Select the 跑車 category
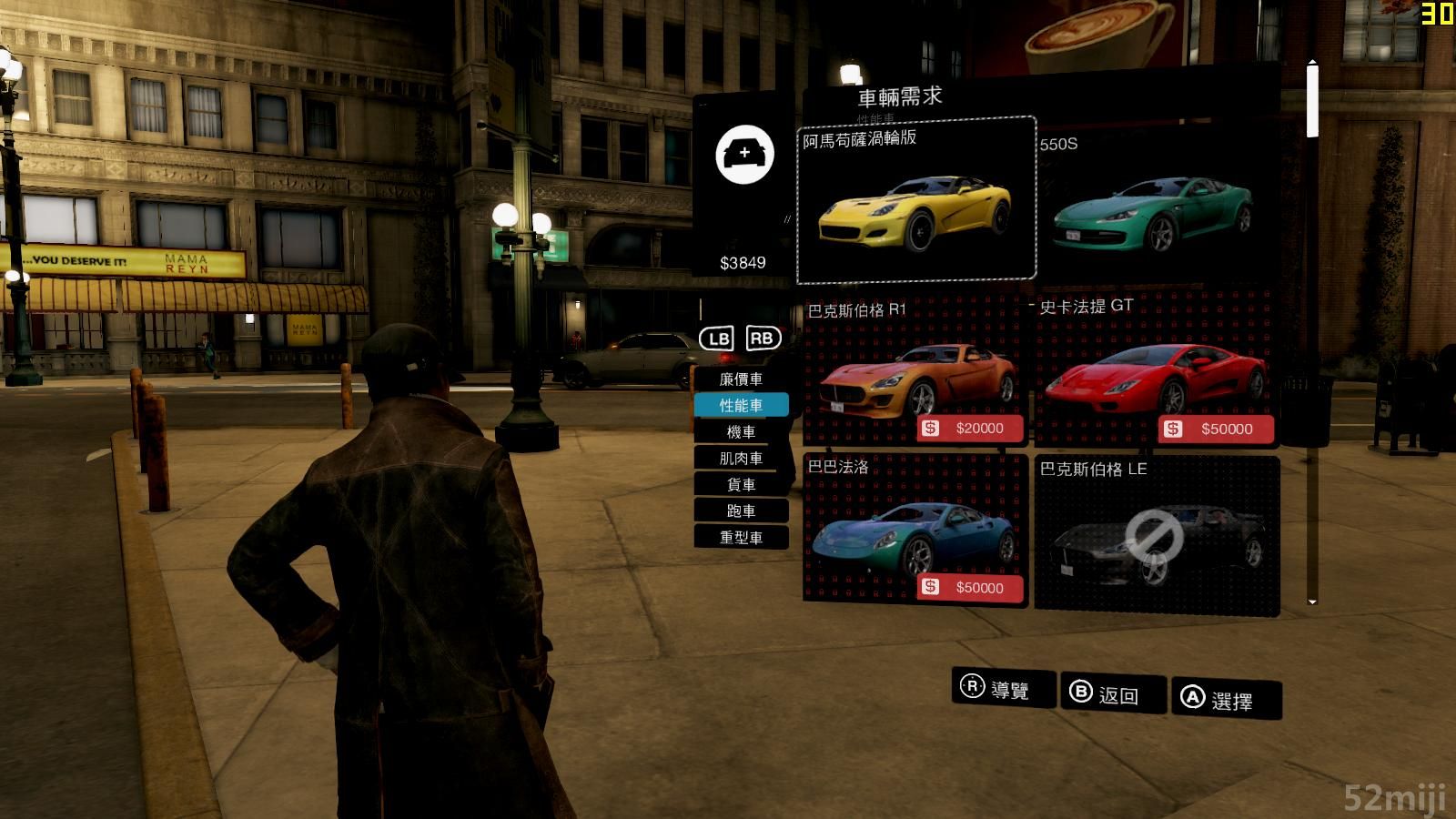Screen dimensions: 1456x819 [x=741, y=511]
